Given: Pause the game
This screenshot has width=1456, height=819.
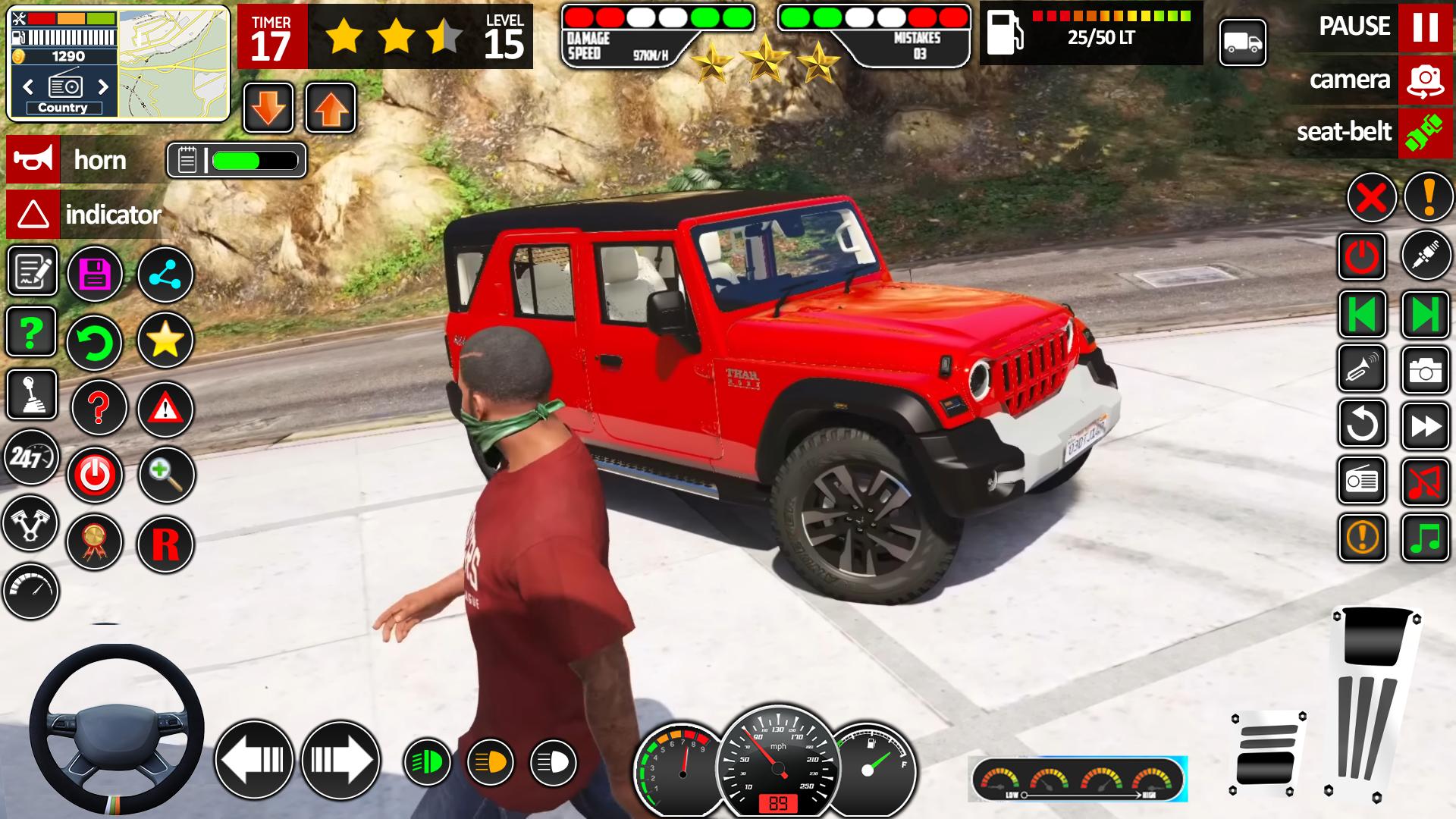Looking at the screenshot, I should [x=1425, y=27].
